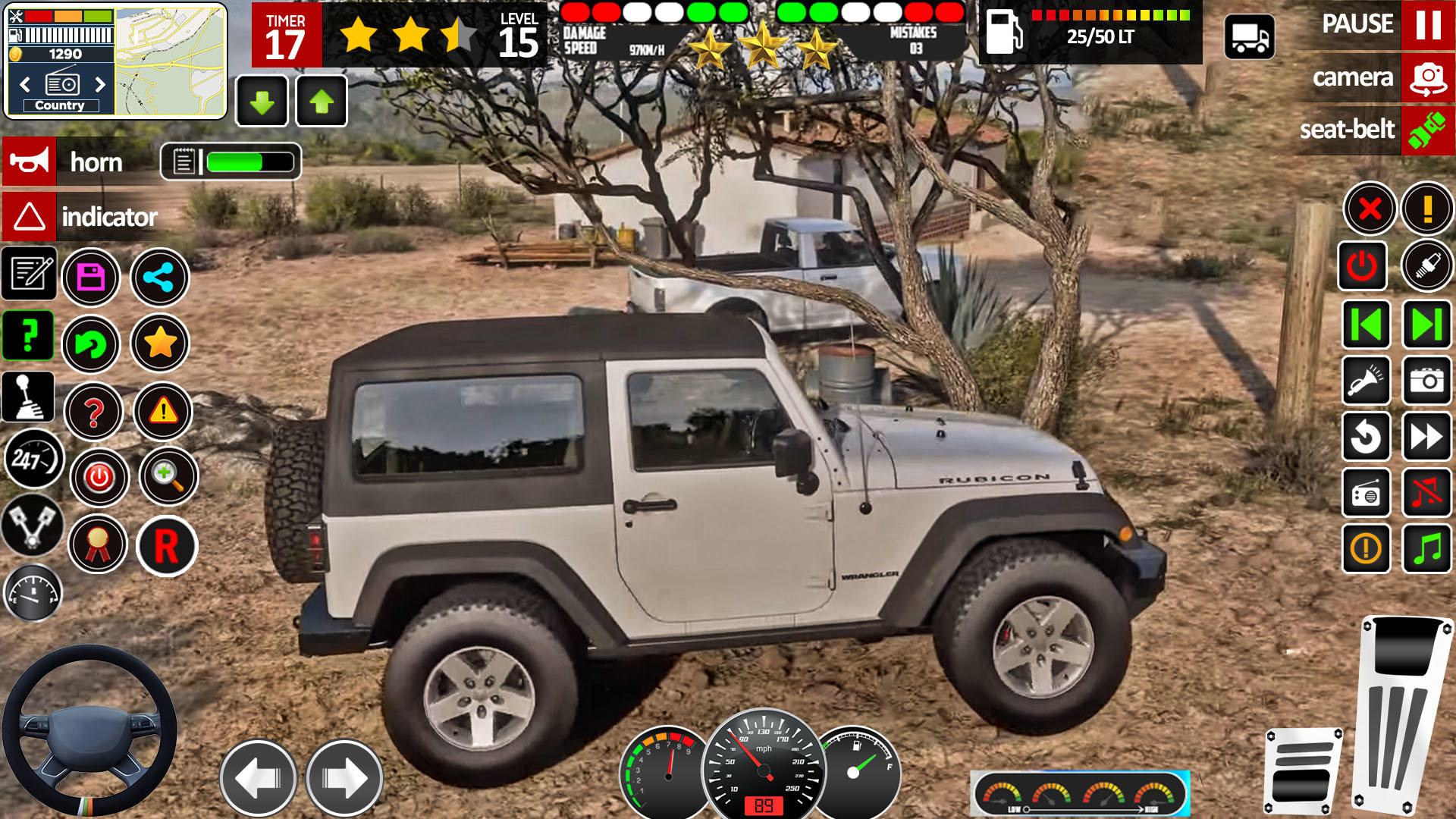Take a screenshot with the photo camera icon
Image resolution: width=1456 pixels, height=819 pixels.
(x=1426, y=383)
